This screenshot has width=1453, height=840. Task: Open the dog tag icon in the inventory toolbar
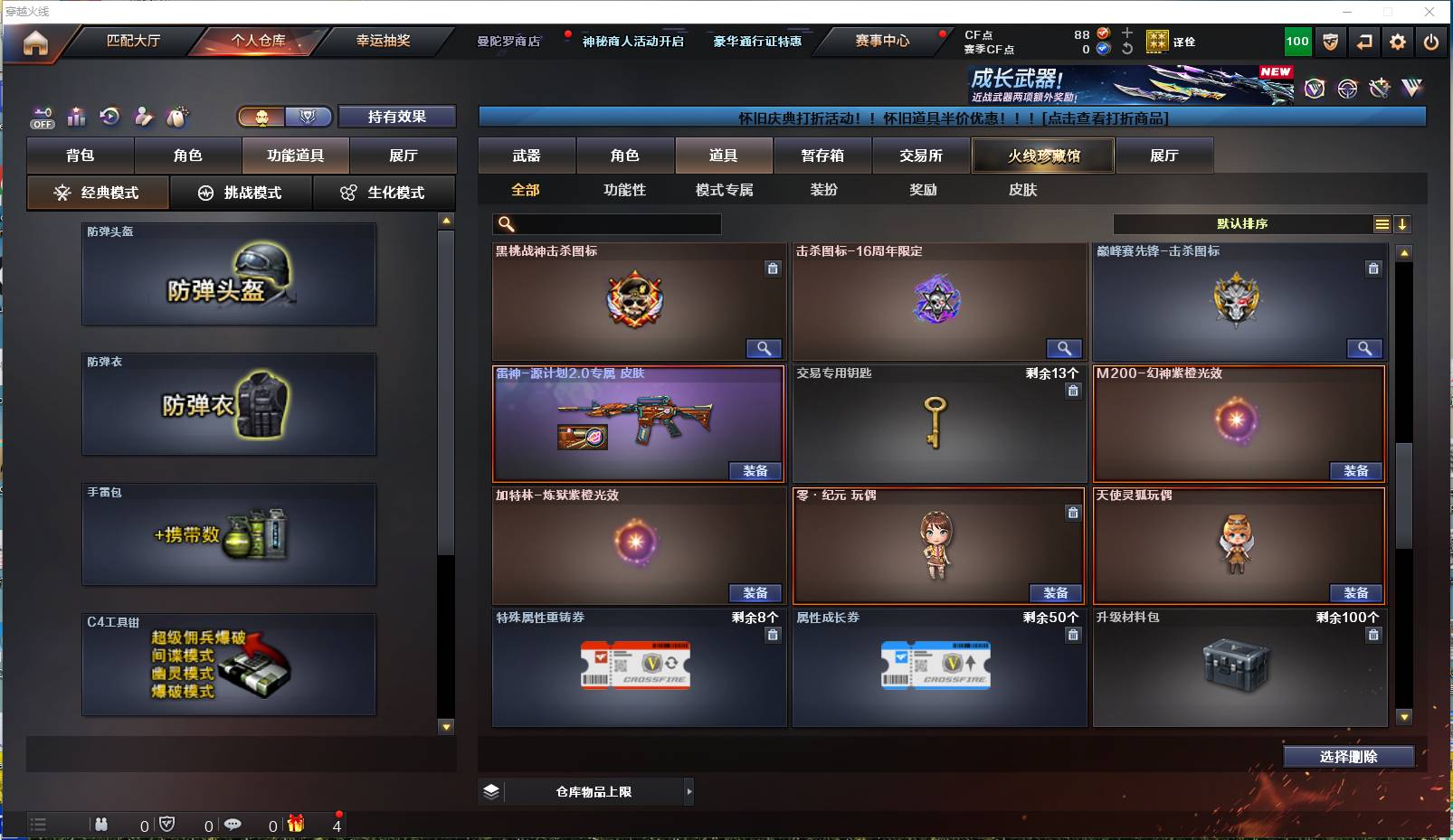click(x=177, y=117)
